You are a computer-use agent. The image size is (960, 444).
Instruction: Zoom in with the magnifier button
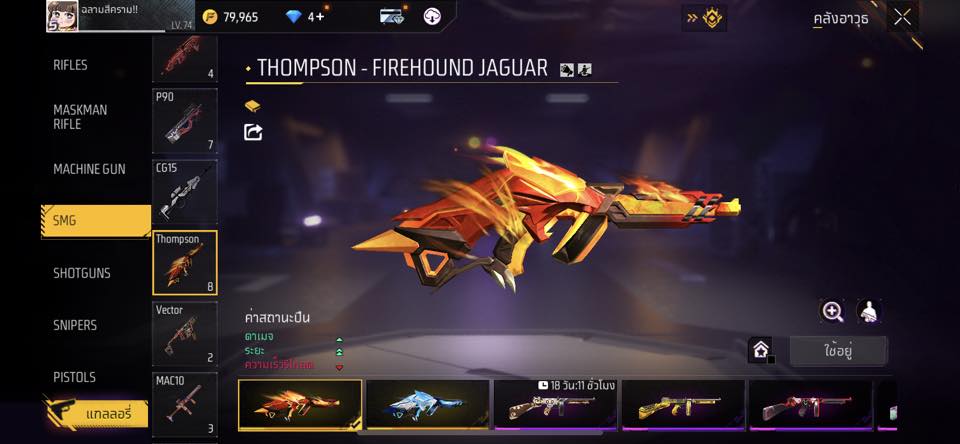tap(832, 311)
